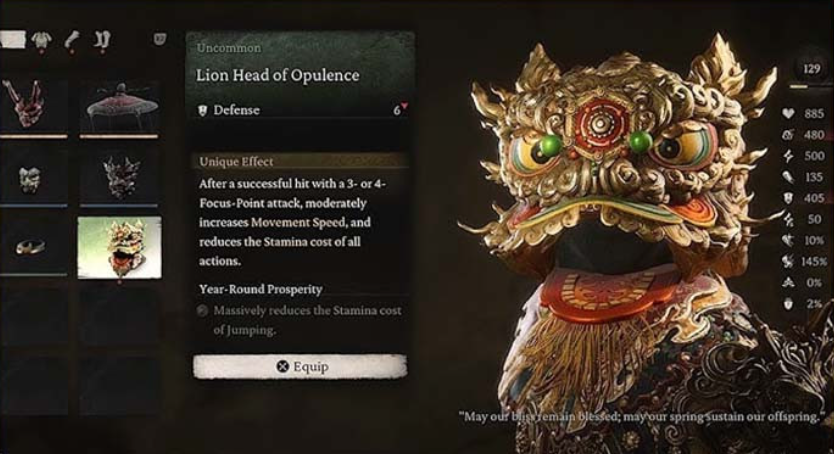The width and height of the screenshot is (834, 454).
Task: Choose the red horned headgear slot
Action: point(33,106)
